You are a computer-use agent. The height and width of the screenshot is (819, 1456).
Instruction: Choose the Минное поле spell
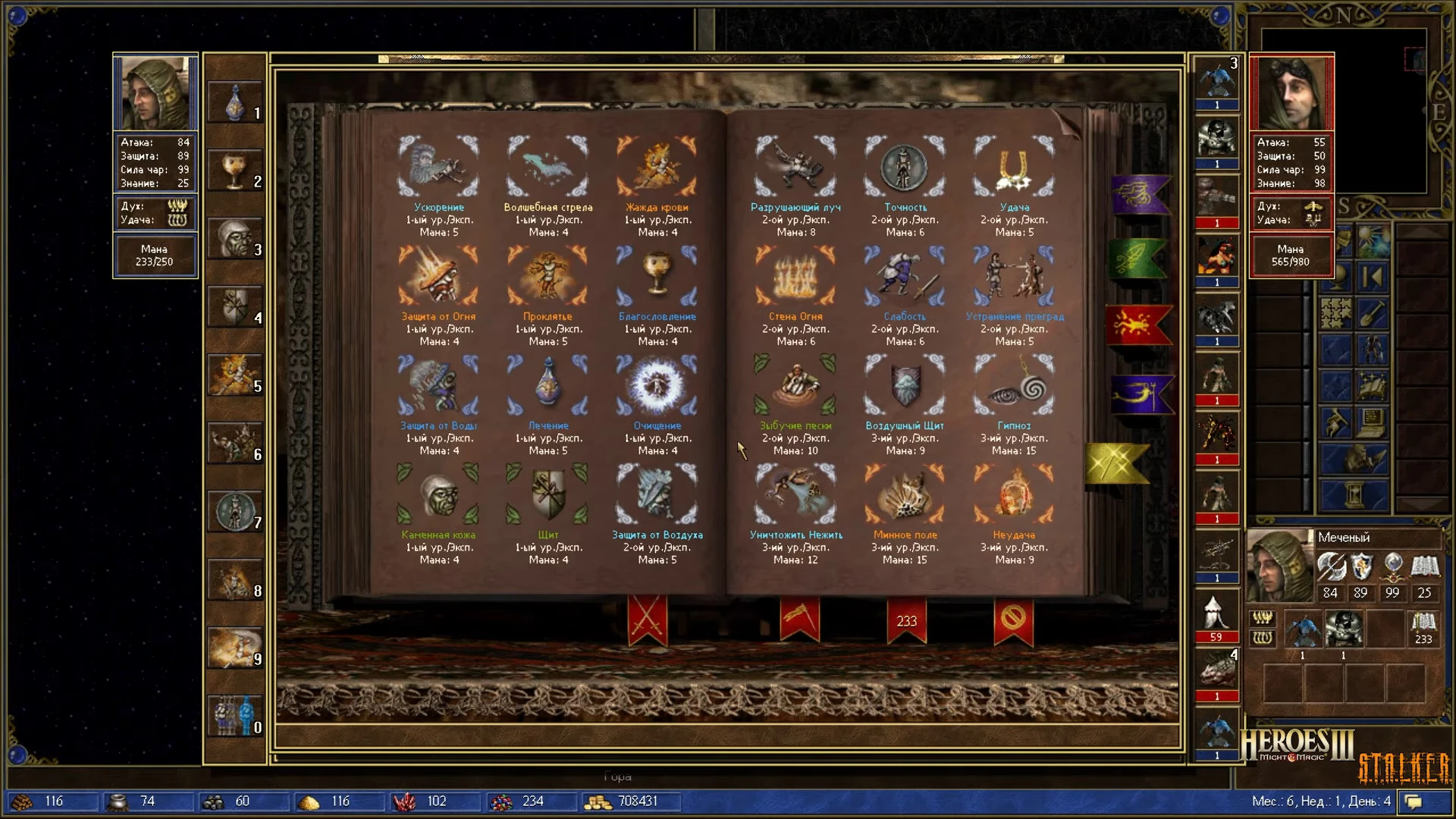pyautogui.click(x=905, y=495)
